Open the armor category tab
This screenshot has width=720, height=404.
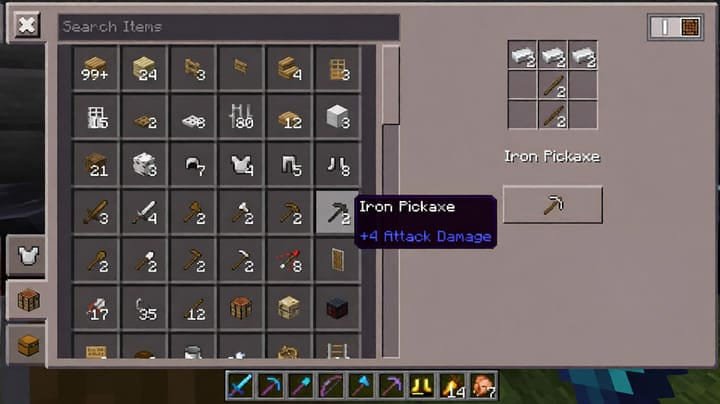pyautogui.click(x=27, y=256)
